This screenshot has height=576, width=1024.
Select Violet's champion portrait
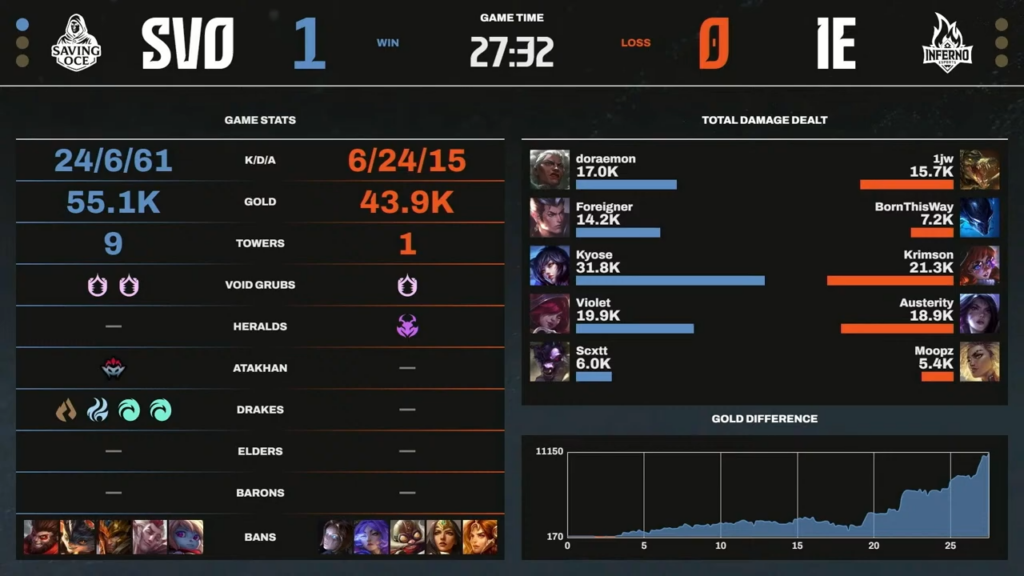(549, 313)
